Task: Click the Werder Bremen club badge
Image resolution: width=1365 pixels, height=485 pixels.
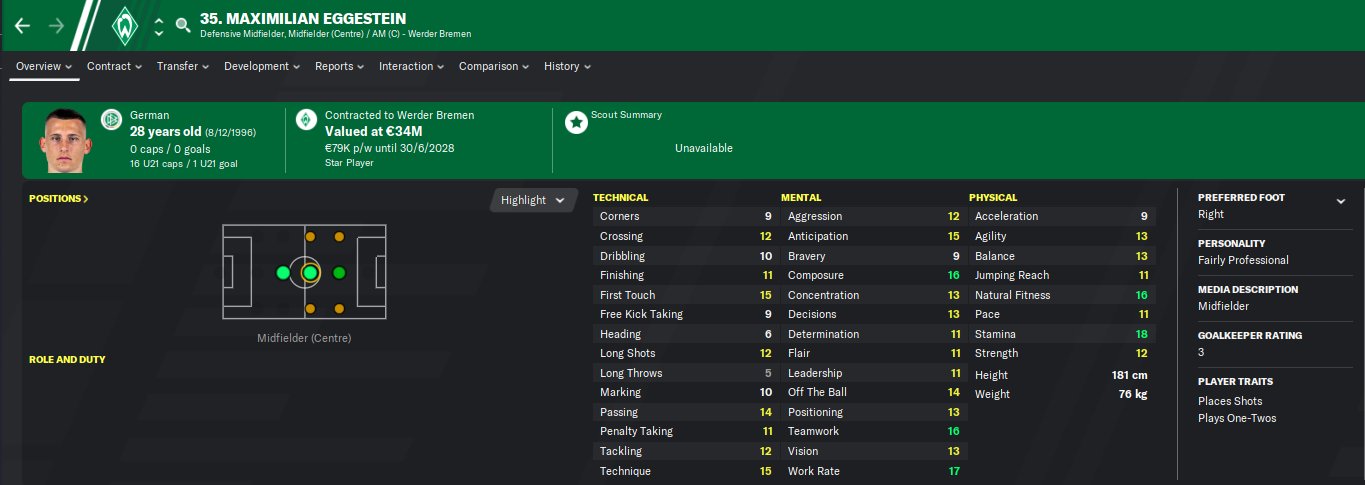Action: [125, 25]
